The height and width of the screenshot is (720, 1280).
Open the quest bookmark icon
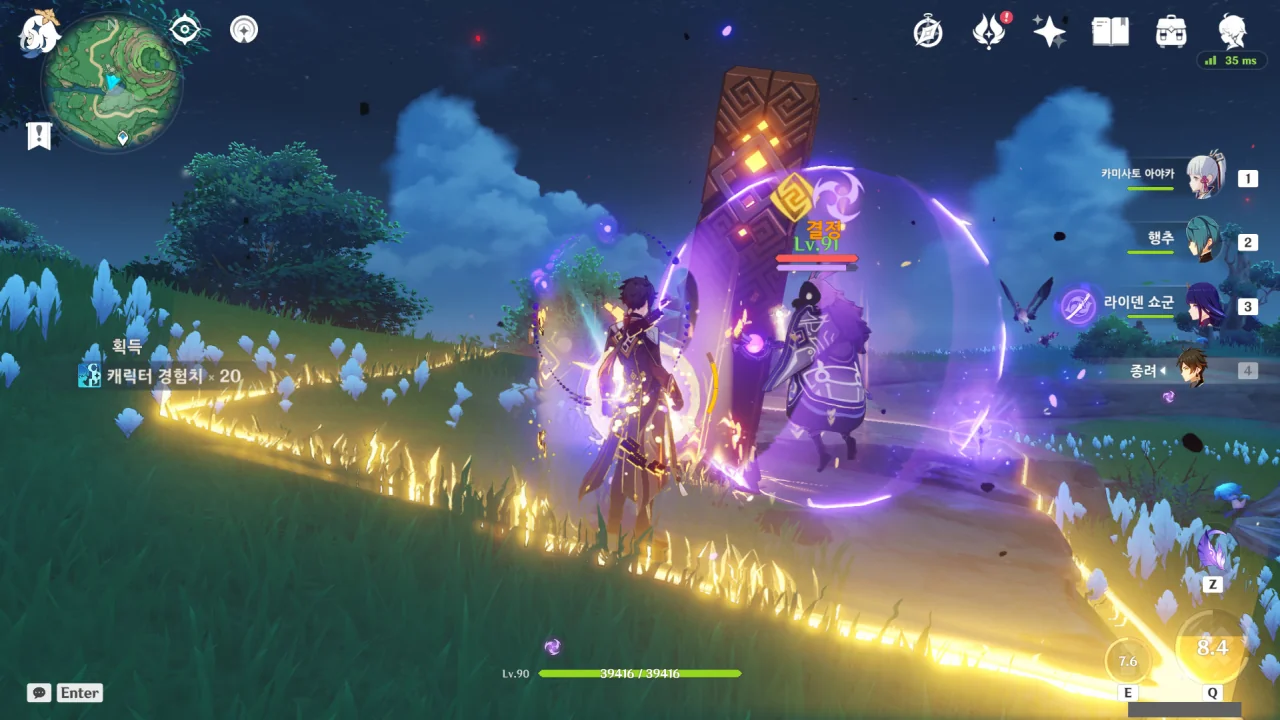click(x=39, y=136)
